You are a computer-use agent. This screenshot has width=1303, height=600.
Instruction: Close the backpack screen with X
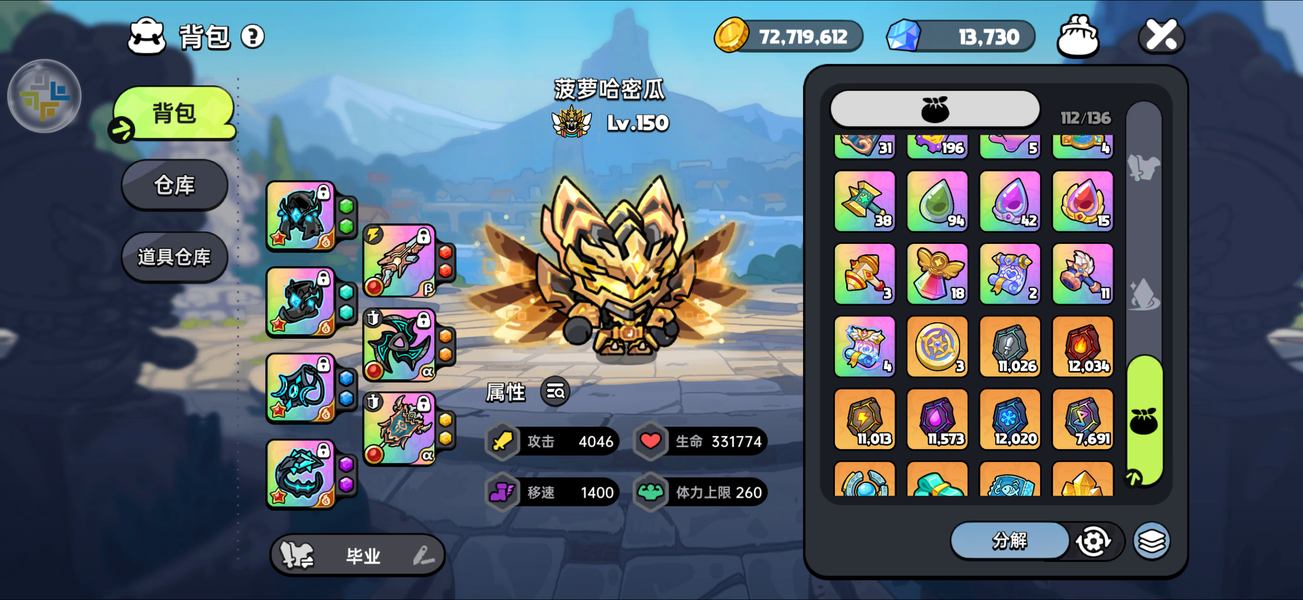pos(1161,37)
